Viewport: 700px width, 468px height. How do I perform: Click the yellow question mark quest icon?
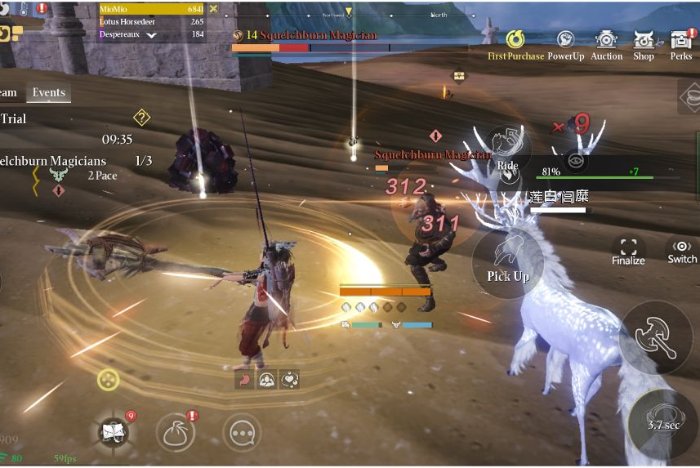tap(141, 117)
